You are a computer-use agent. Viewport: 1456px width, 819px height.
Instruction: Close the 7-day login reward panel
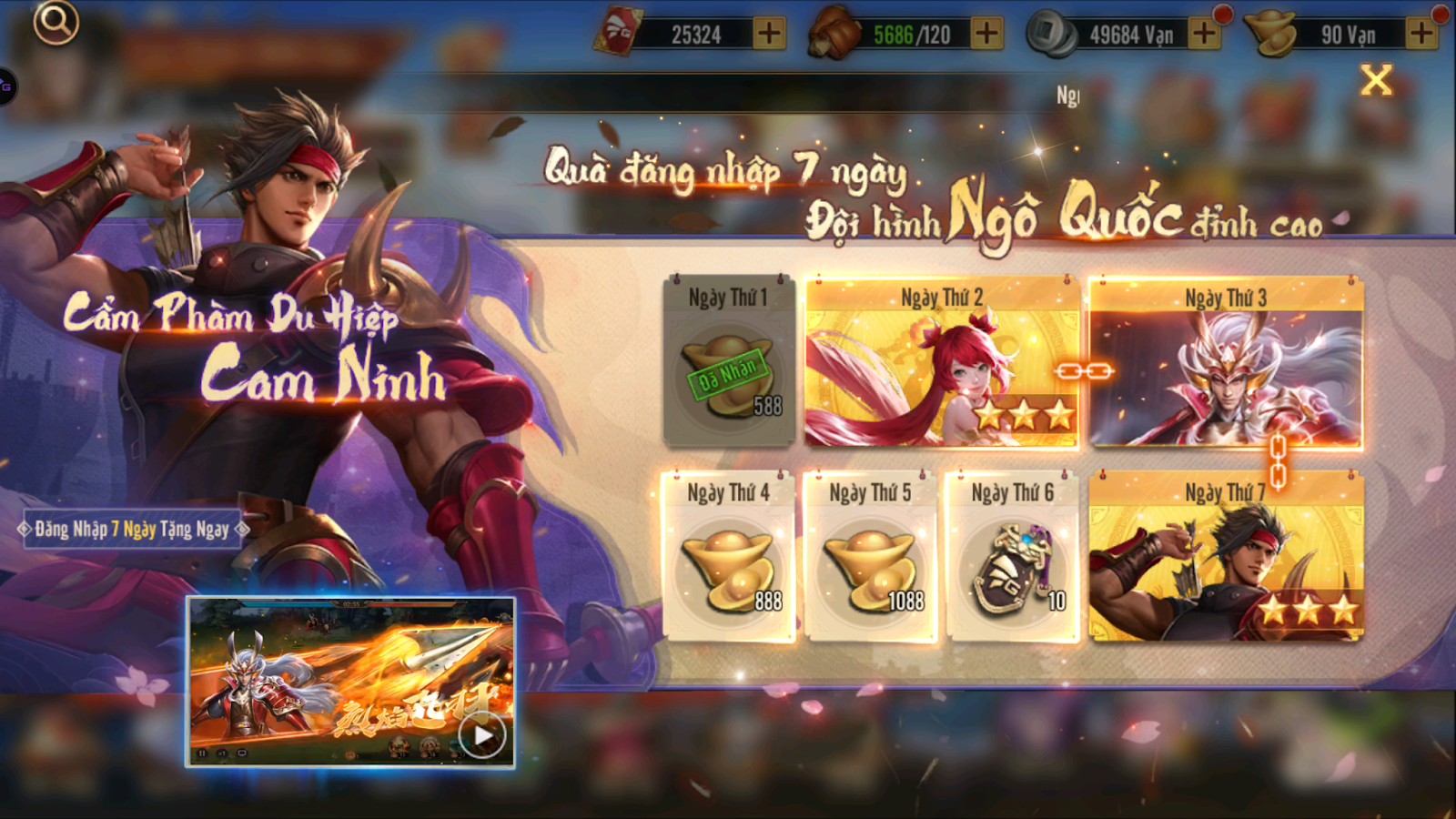pyautogui.click(x=1379, y=79)
